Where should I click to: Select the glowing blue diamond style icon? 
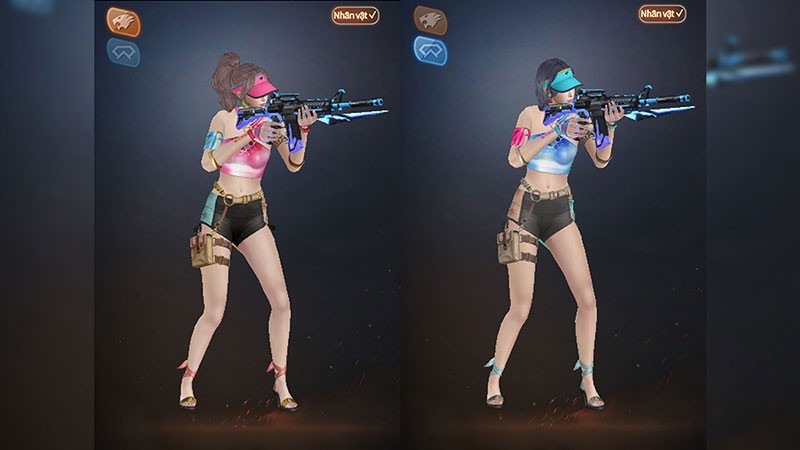[430, 50]
